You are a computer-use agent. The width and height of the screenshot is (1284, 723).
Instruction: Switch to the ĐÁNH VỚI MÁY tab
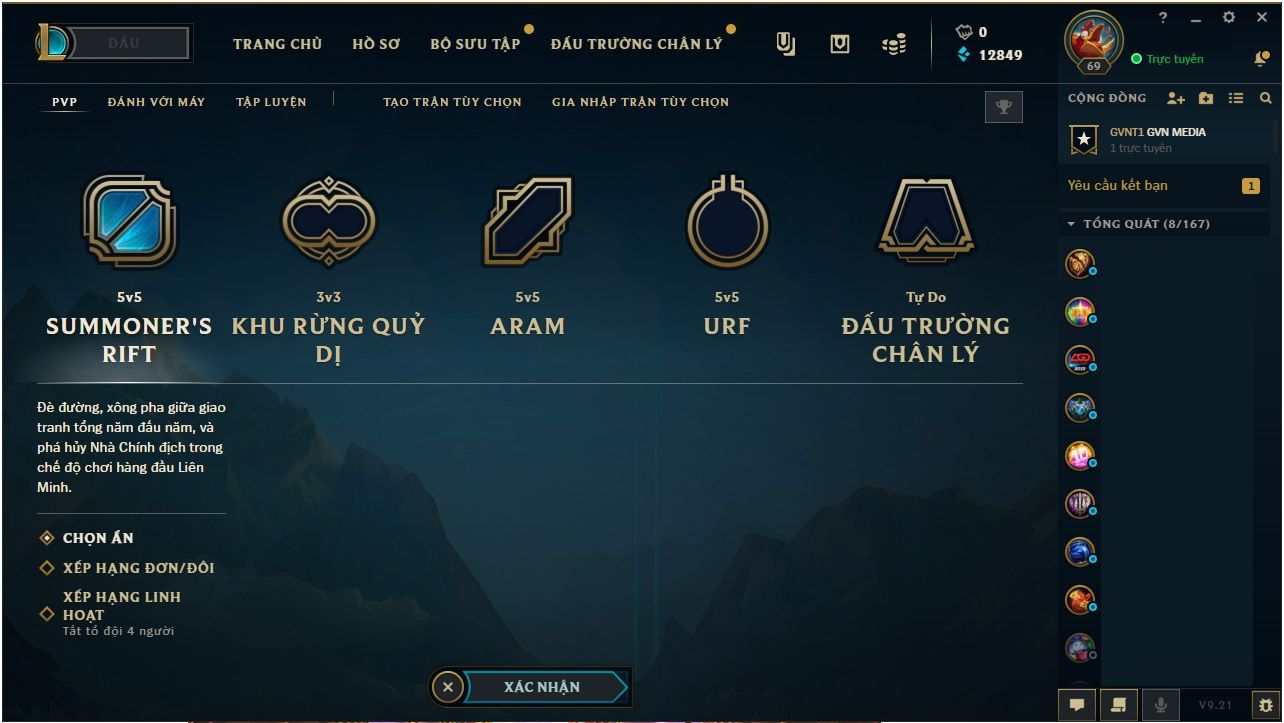pyautogui.click(x=156, y=101)
